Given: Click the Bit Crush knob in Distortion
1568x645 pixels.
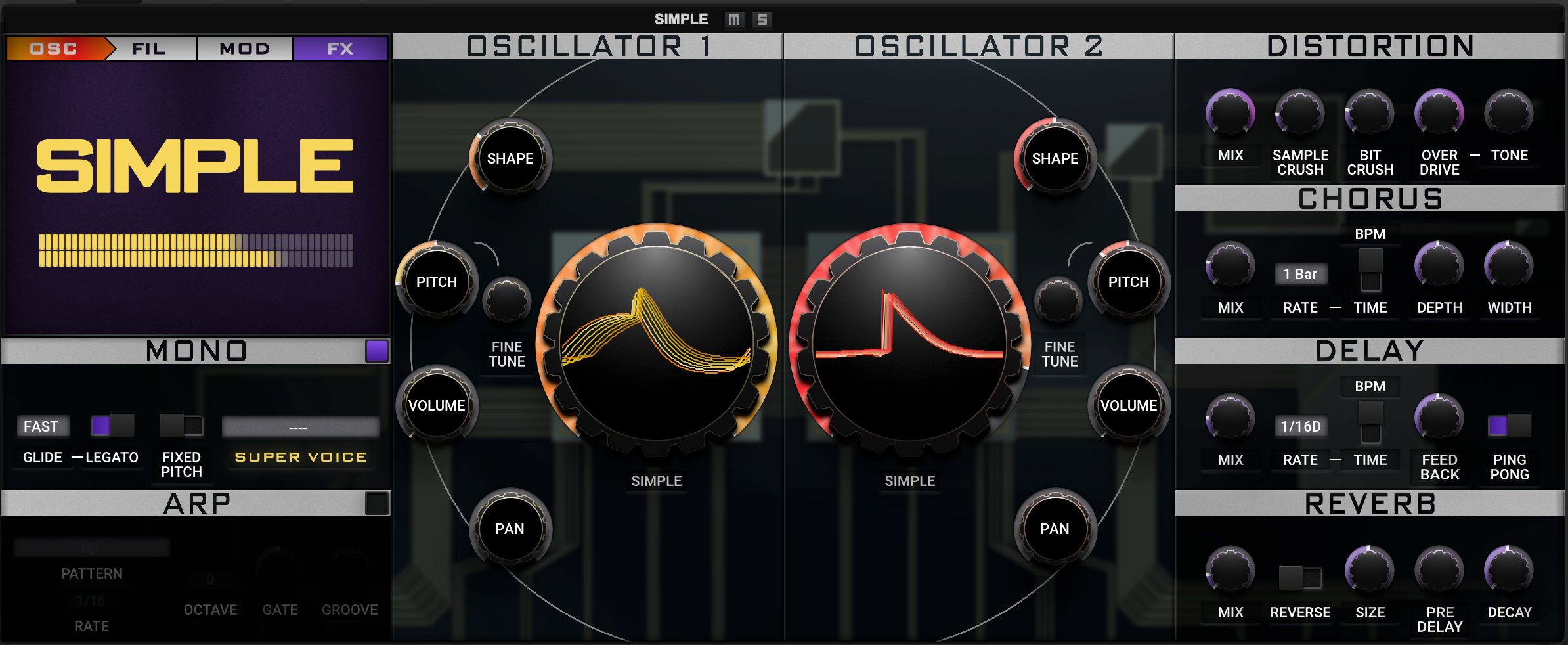Looking at the screenshot, I should [x=1371, y=113].
